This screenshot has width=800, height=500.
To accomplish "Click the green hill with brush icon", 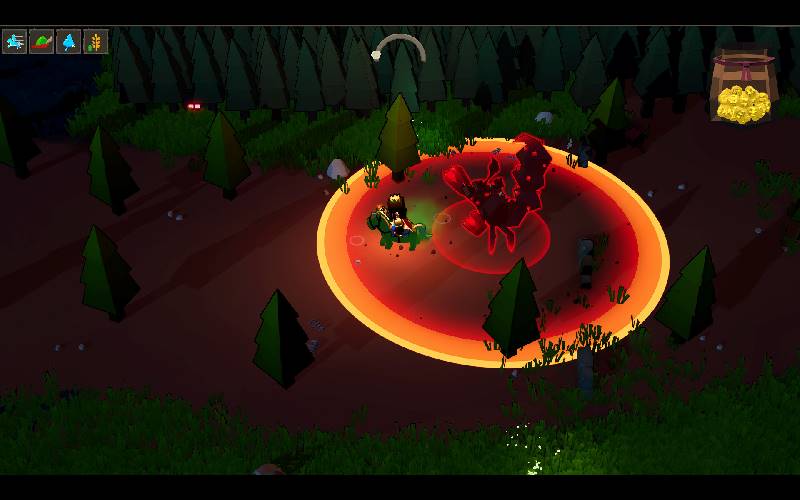I will 42,41.
